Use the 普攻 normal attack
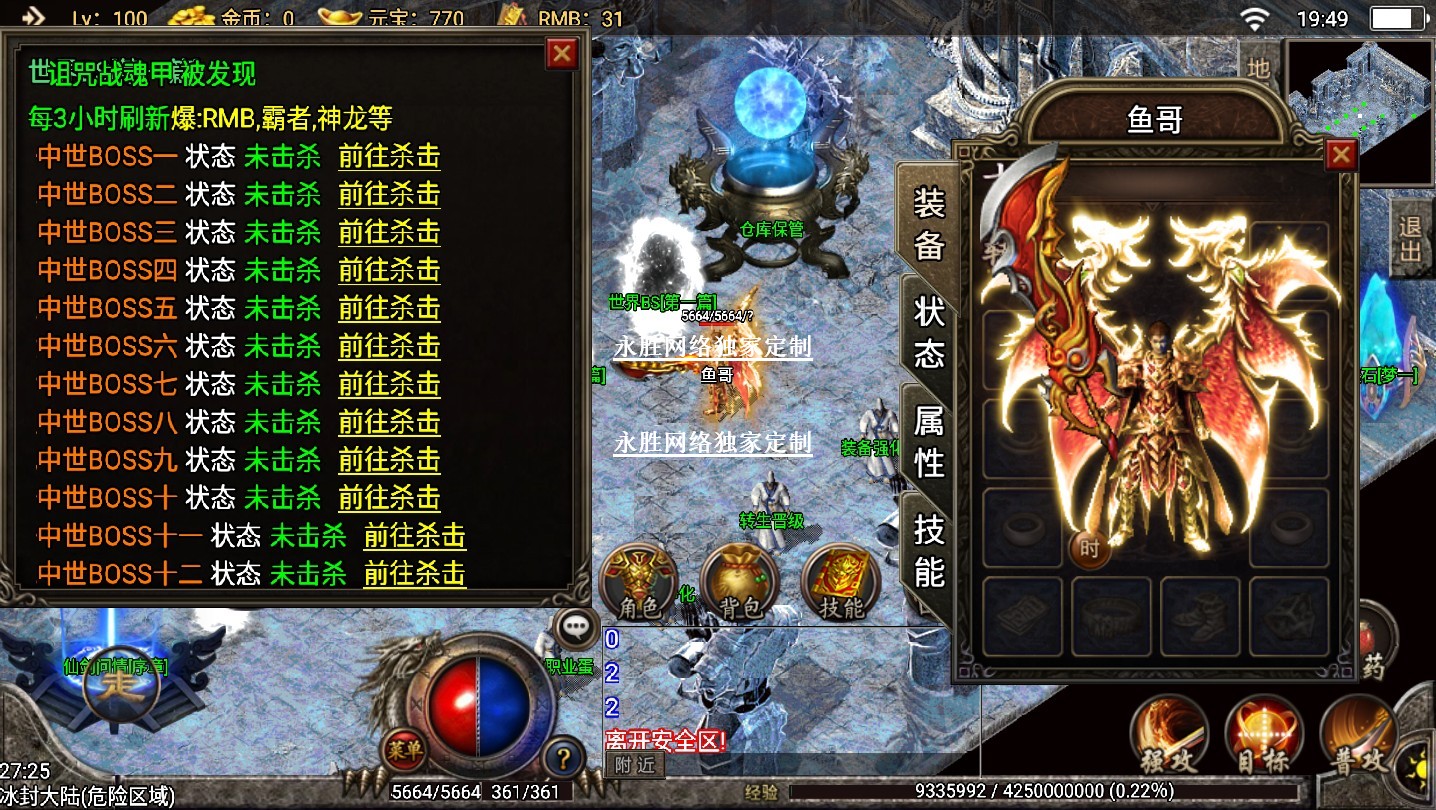 coord(1360,738)
